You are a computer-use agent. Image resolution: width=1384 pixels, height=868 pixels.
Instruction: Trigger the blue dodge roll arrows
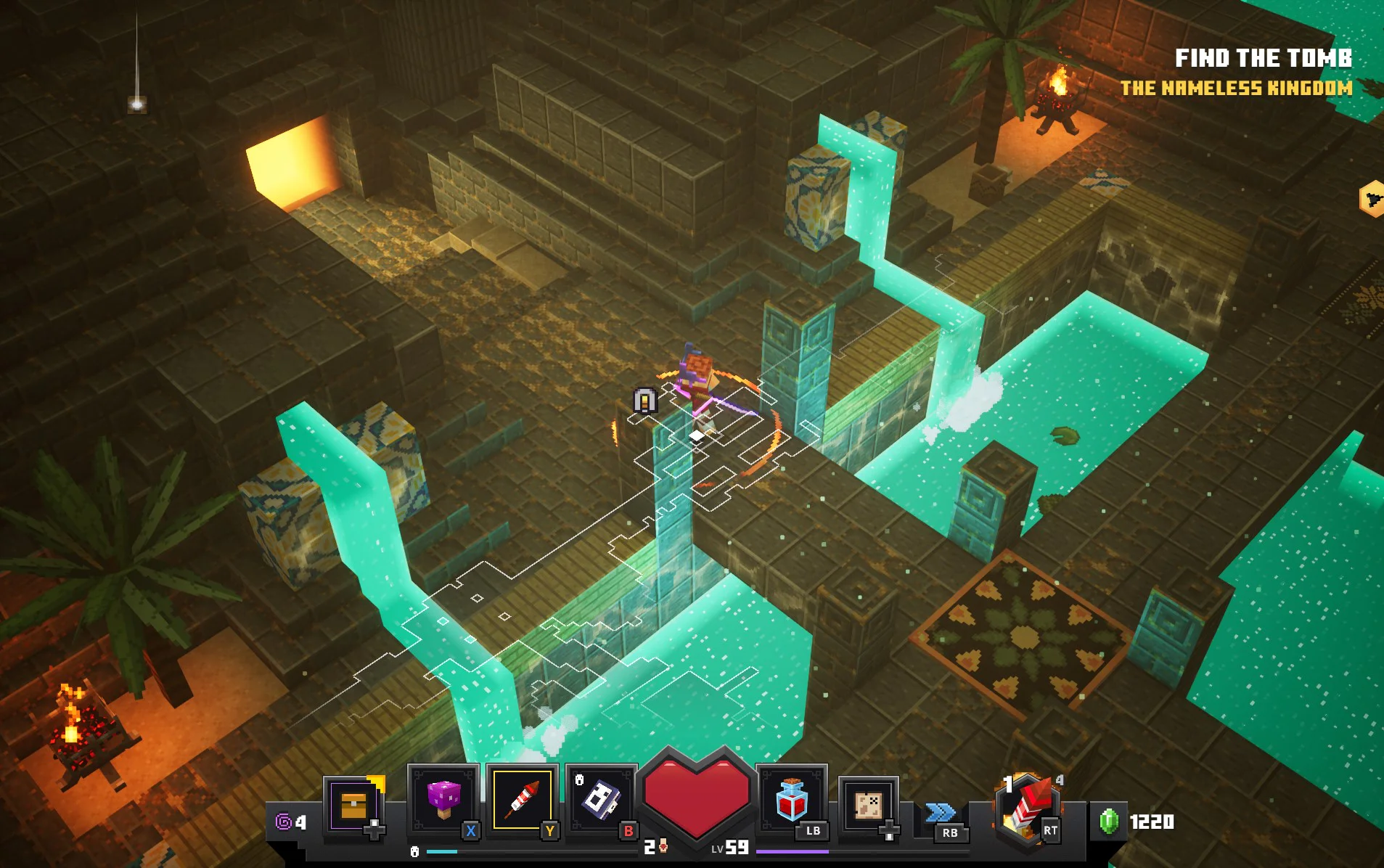[x=941, y=813]
